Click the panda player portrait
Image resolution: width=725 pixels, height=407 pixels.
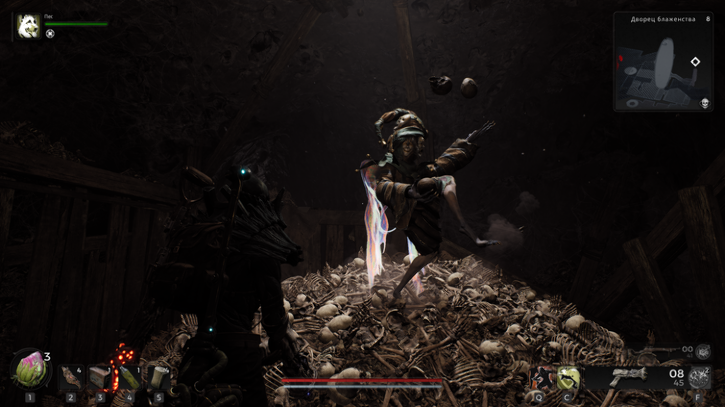[x=28, y=26]
